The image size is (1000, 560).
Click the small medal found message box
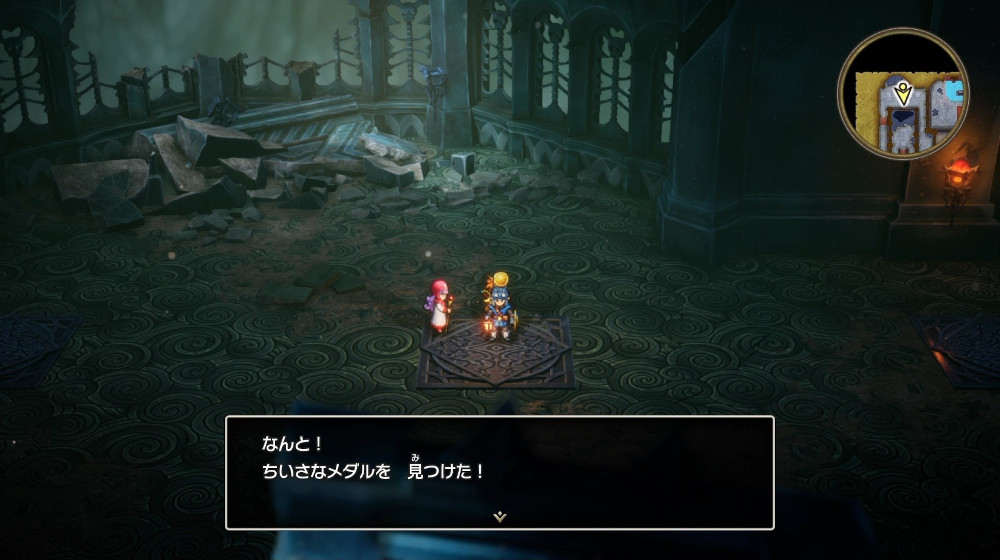coord(499,472)
